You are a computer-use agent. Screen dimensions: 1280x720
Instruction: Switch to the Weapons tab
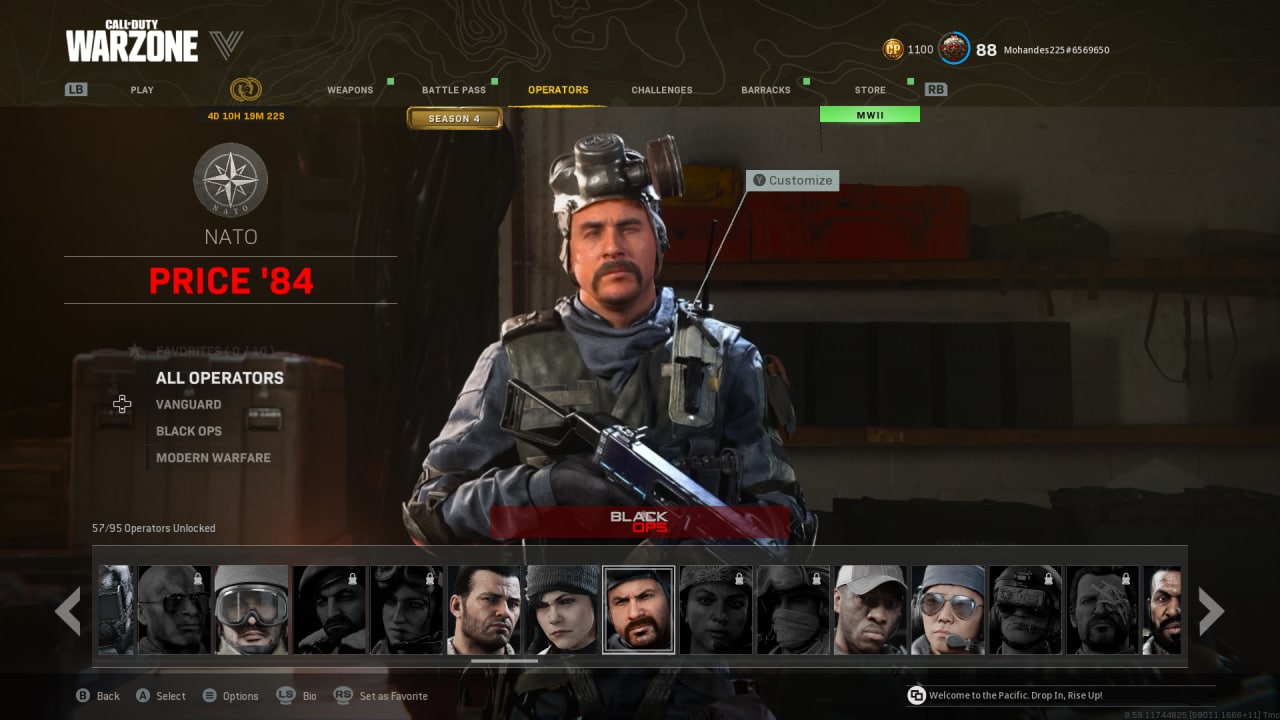[x=351, y=89]
